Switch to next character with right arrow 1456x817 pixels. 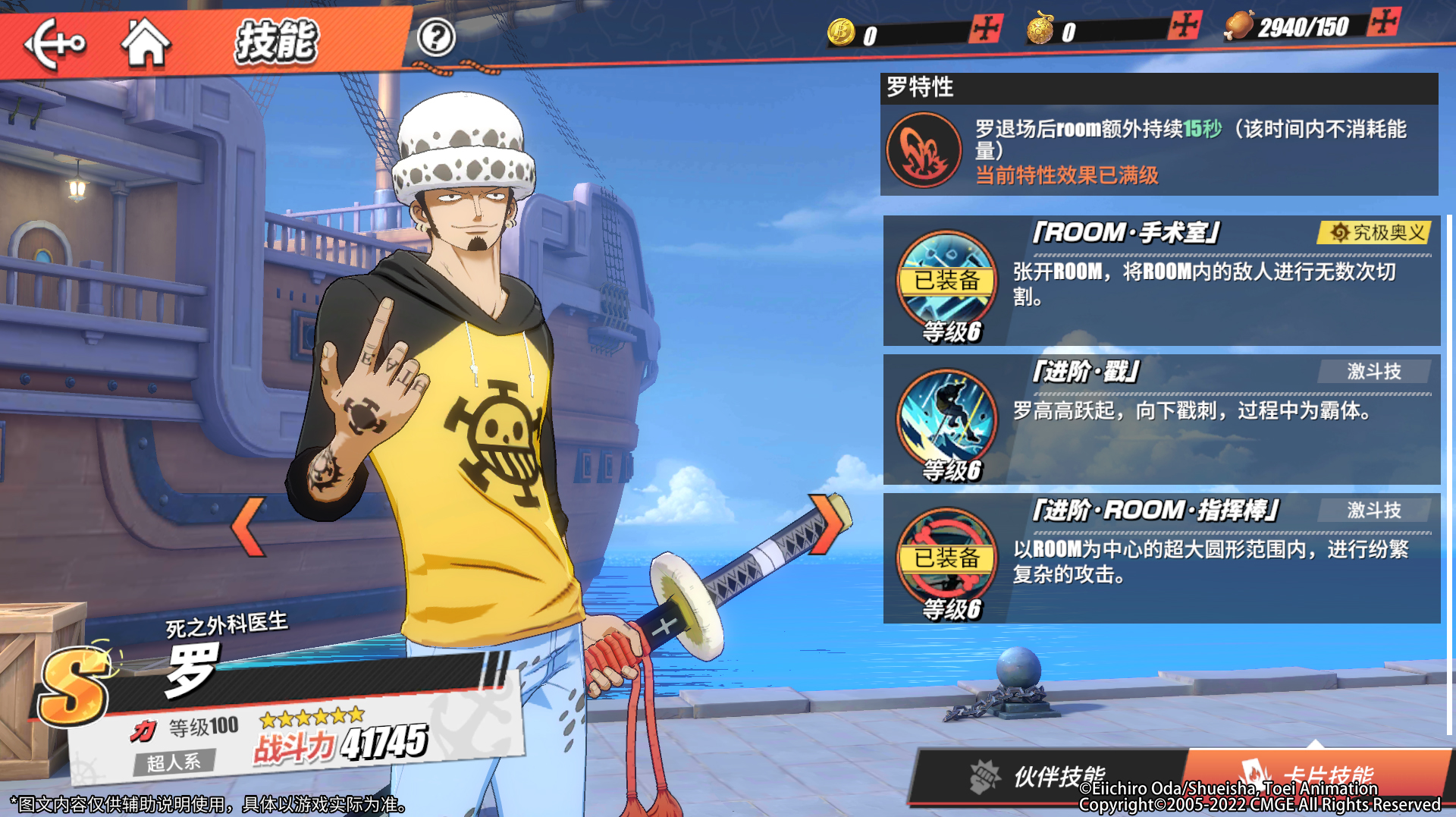(x=826, y=524)
